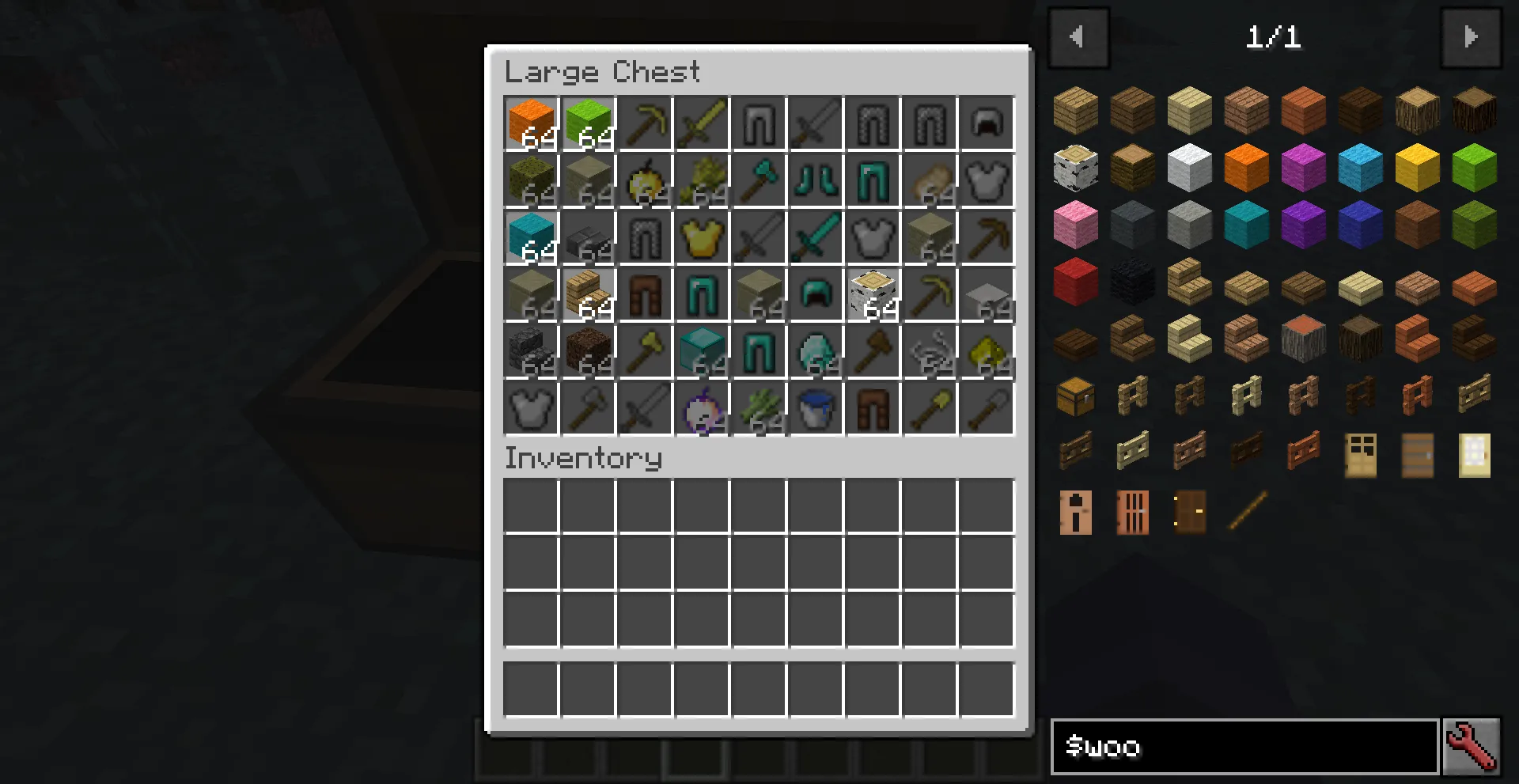Pick up the water bucket from the chest
The height and width of the screenshot is (784, 1519).
click(x=816, y=410)
